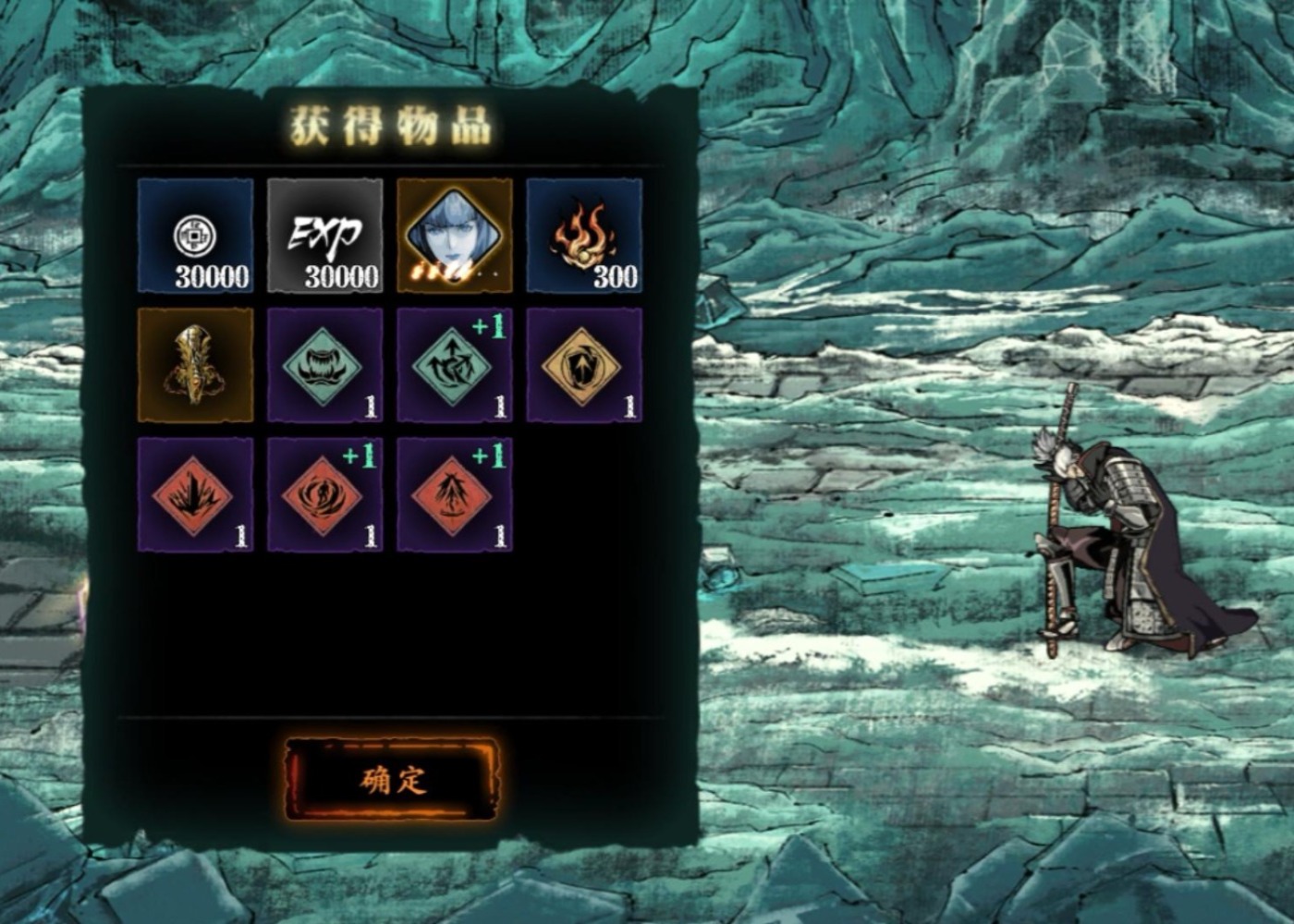Select the 30000 EXP reward slot
This screenshot has width=1294, height=924.
tap(324, 236)
